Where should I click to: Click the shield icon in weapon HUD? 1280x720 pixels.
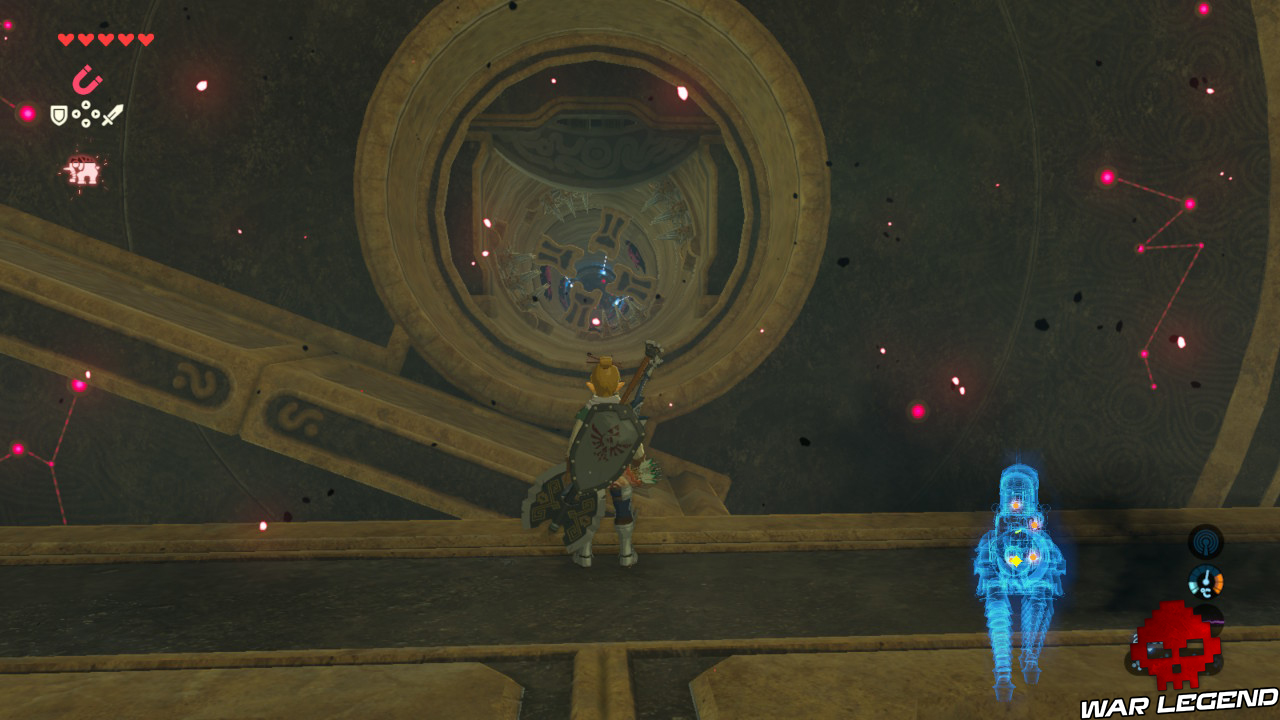[x=59, y=114]
